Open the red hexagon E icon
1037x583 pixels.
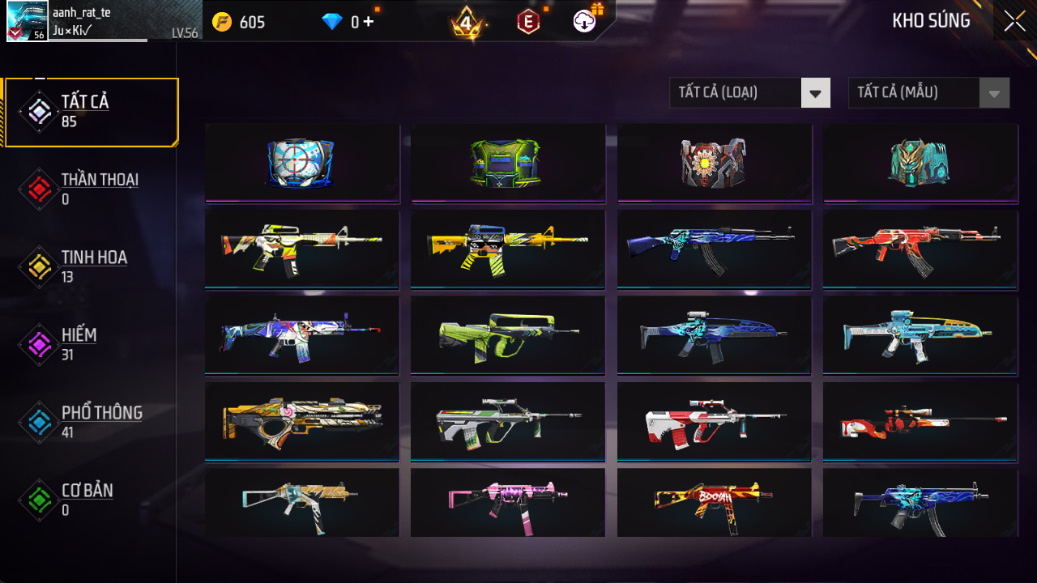[x=528, y=21]
